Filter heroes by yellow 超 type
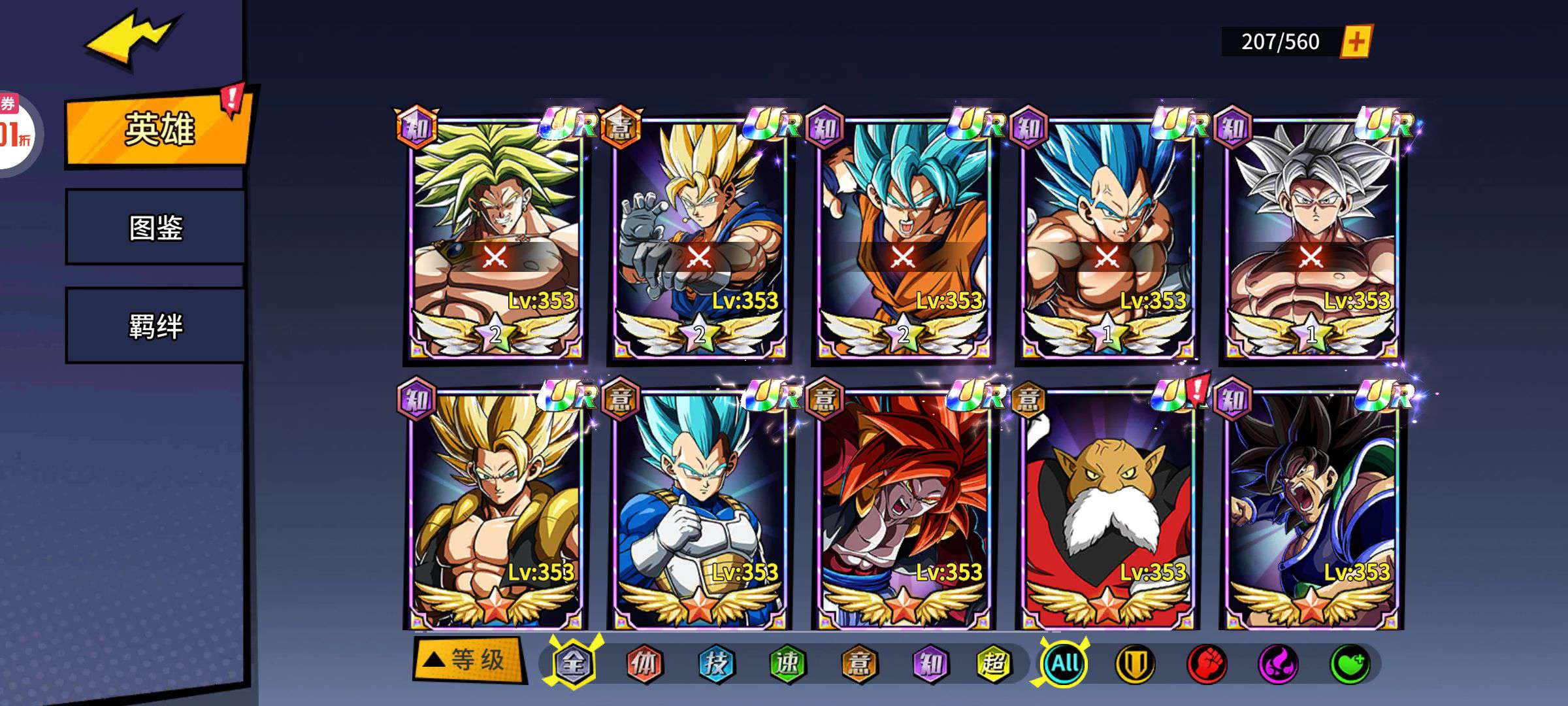 pyautogui.click(x=994, y=664)
